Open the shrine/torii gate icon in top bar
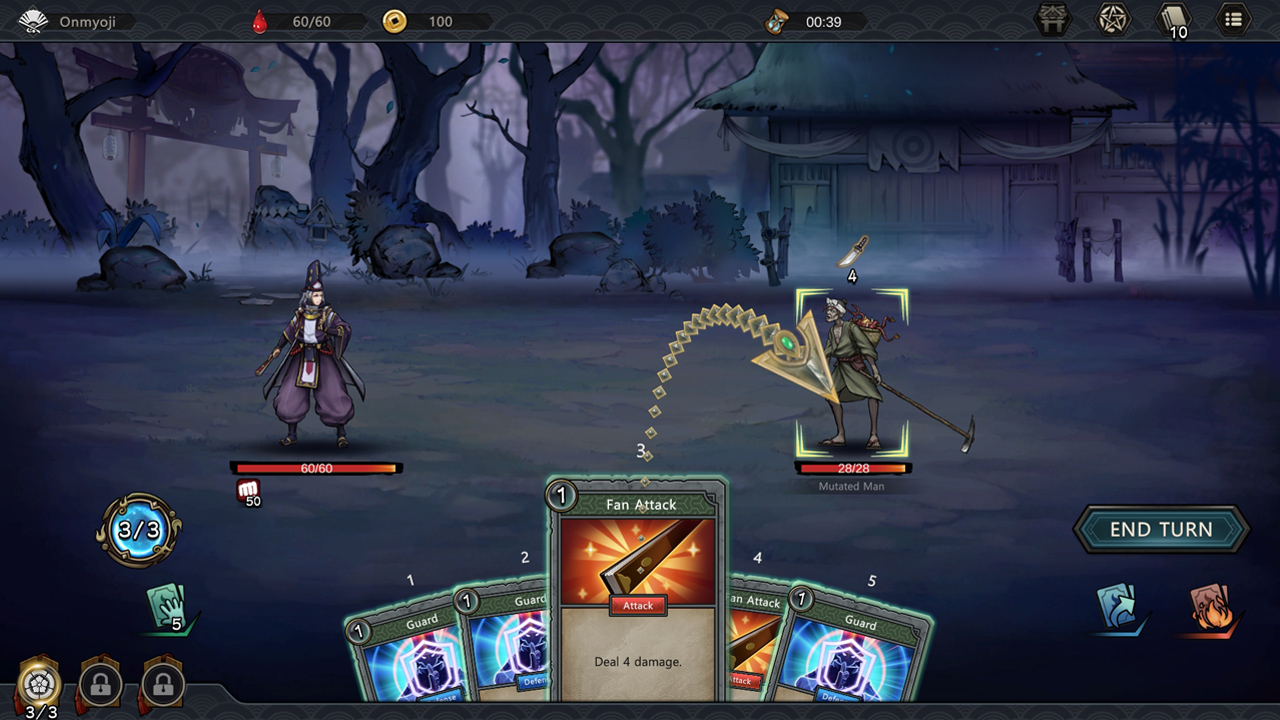1280x720 pixels. click(1053, 19)
